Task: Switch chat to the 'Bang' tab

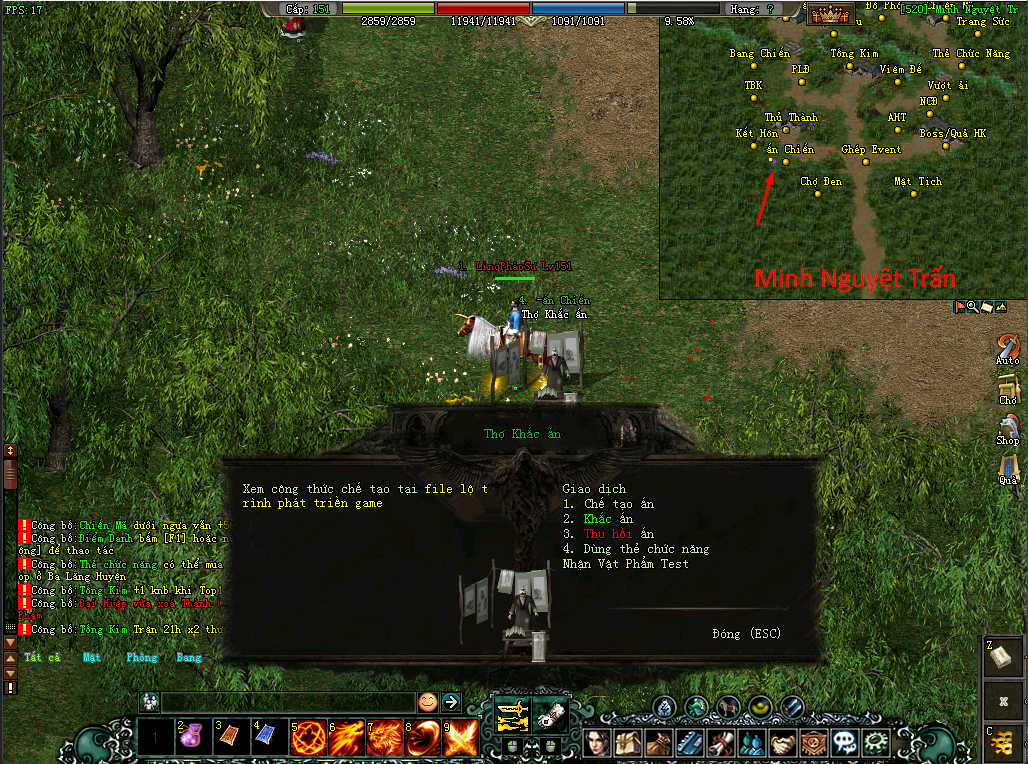Action: [x=189, y=658]
